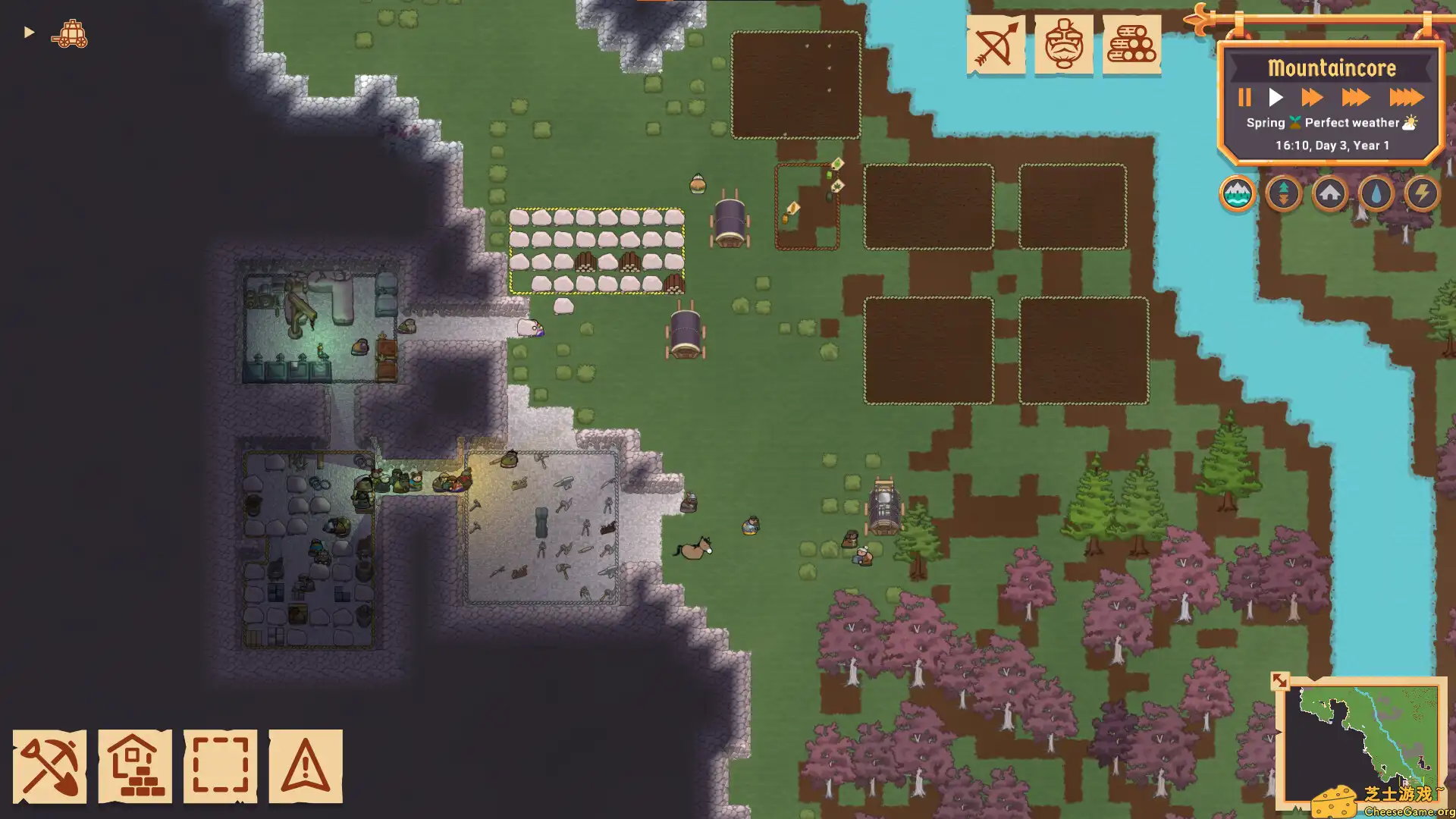Open the dwarf head population menu
1456x819 pixels.
click(x=1064, y=45)
